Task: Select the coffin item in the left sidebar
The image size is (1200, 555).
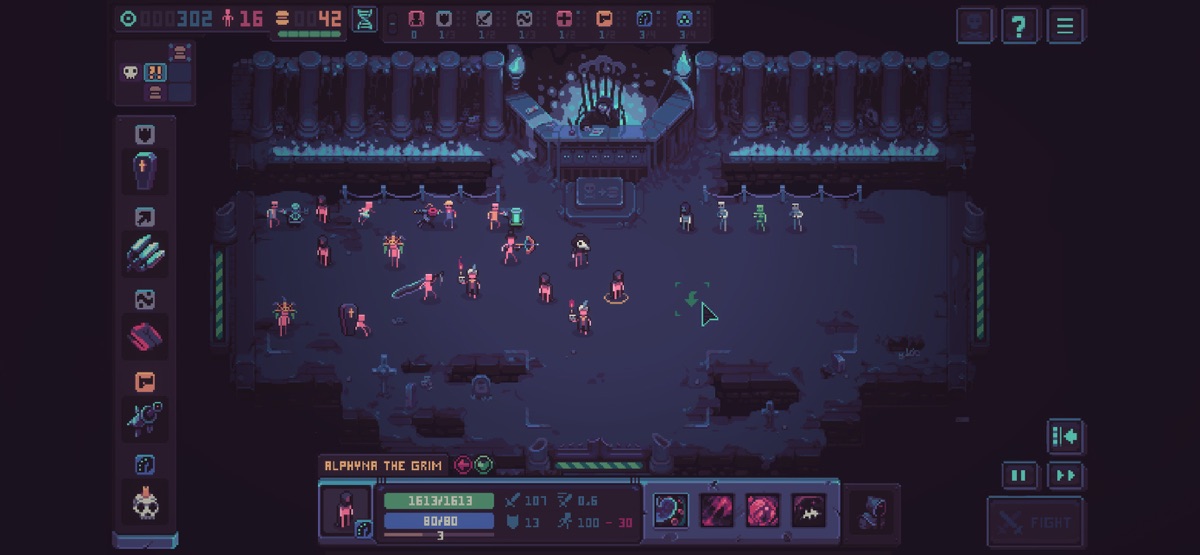Action: click(145, 171)
